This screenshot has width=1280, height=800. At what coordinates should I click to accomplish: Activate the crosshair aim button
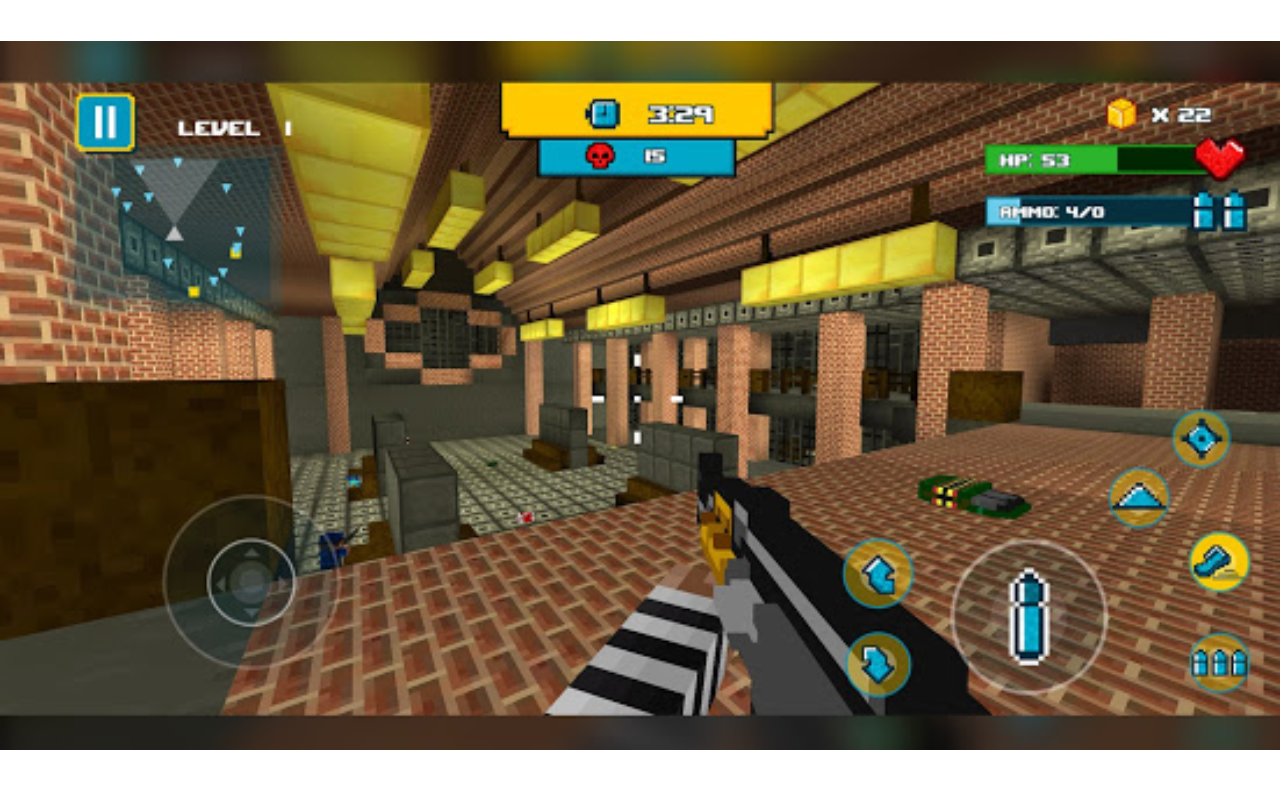1201,439
